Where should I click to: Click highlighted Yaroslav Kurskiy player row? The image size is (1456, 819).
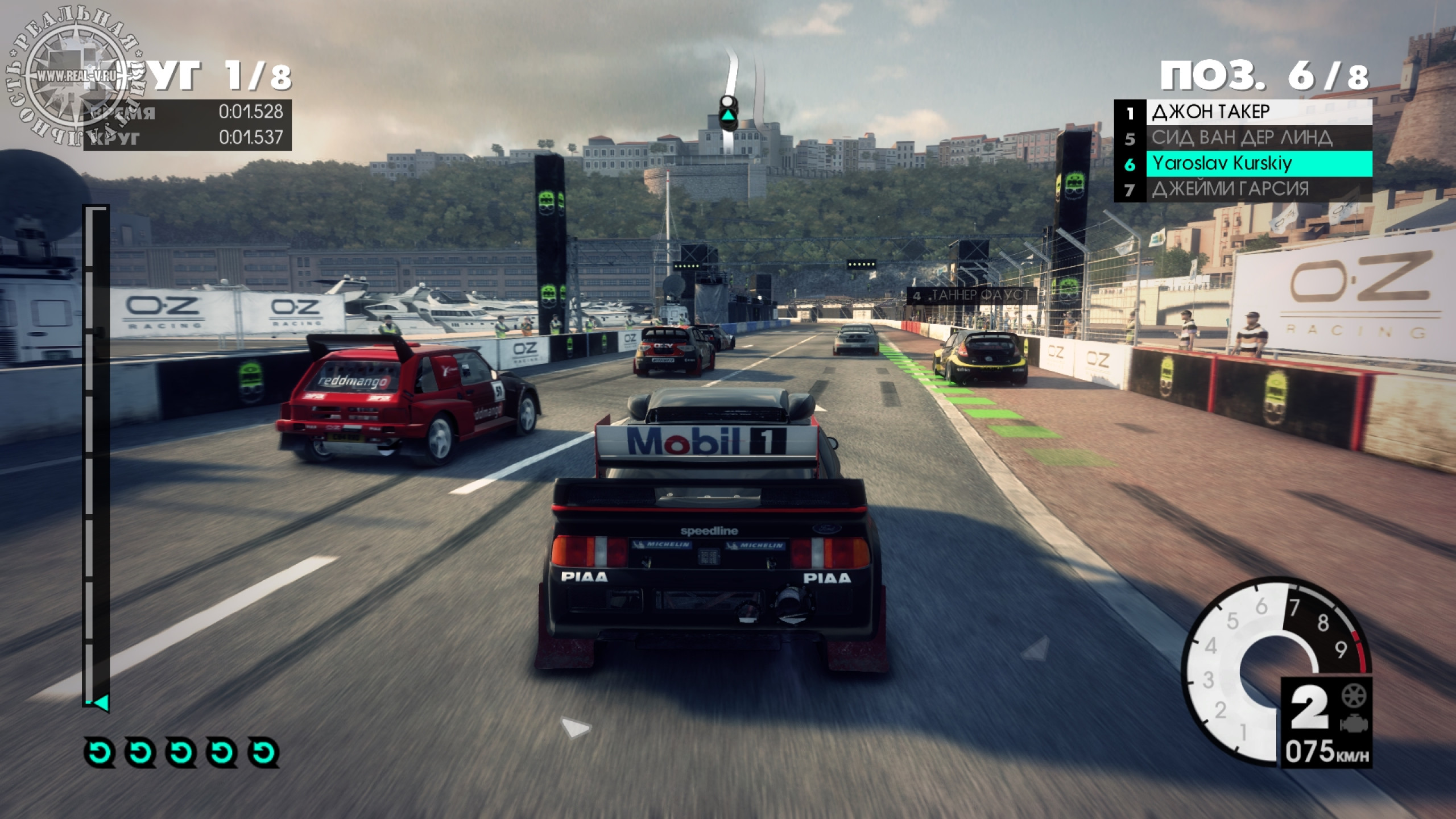(x=1243, y=164)
